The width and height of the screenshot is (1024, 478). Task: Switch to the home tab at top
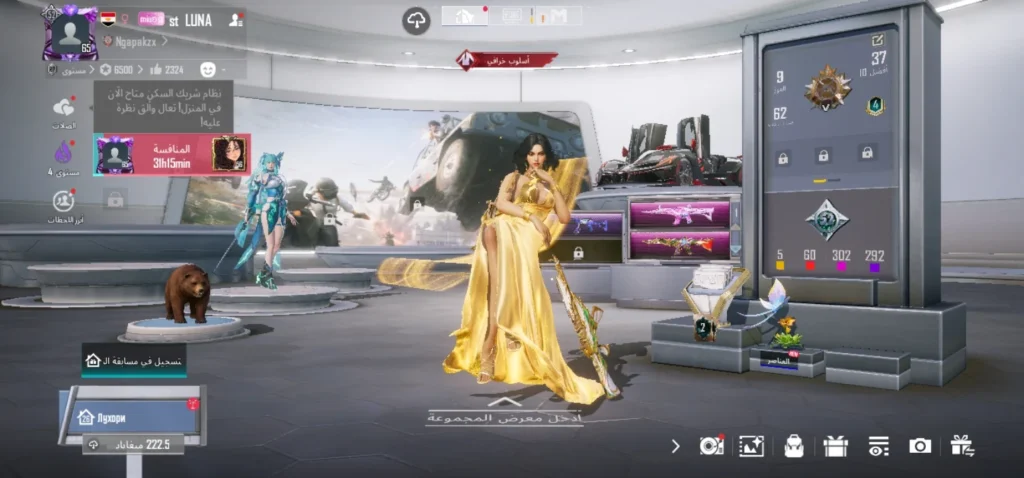click(465, 16)
